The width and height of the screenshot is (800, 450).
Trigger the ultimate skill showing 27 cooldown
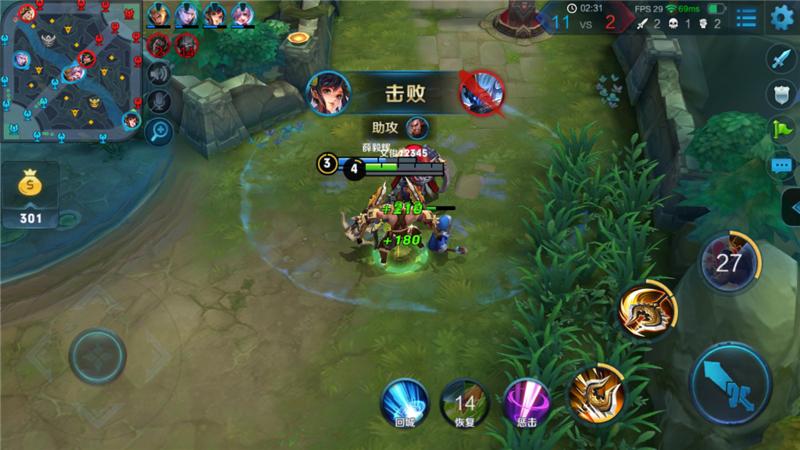click(x=729, y=262)
